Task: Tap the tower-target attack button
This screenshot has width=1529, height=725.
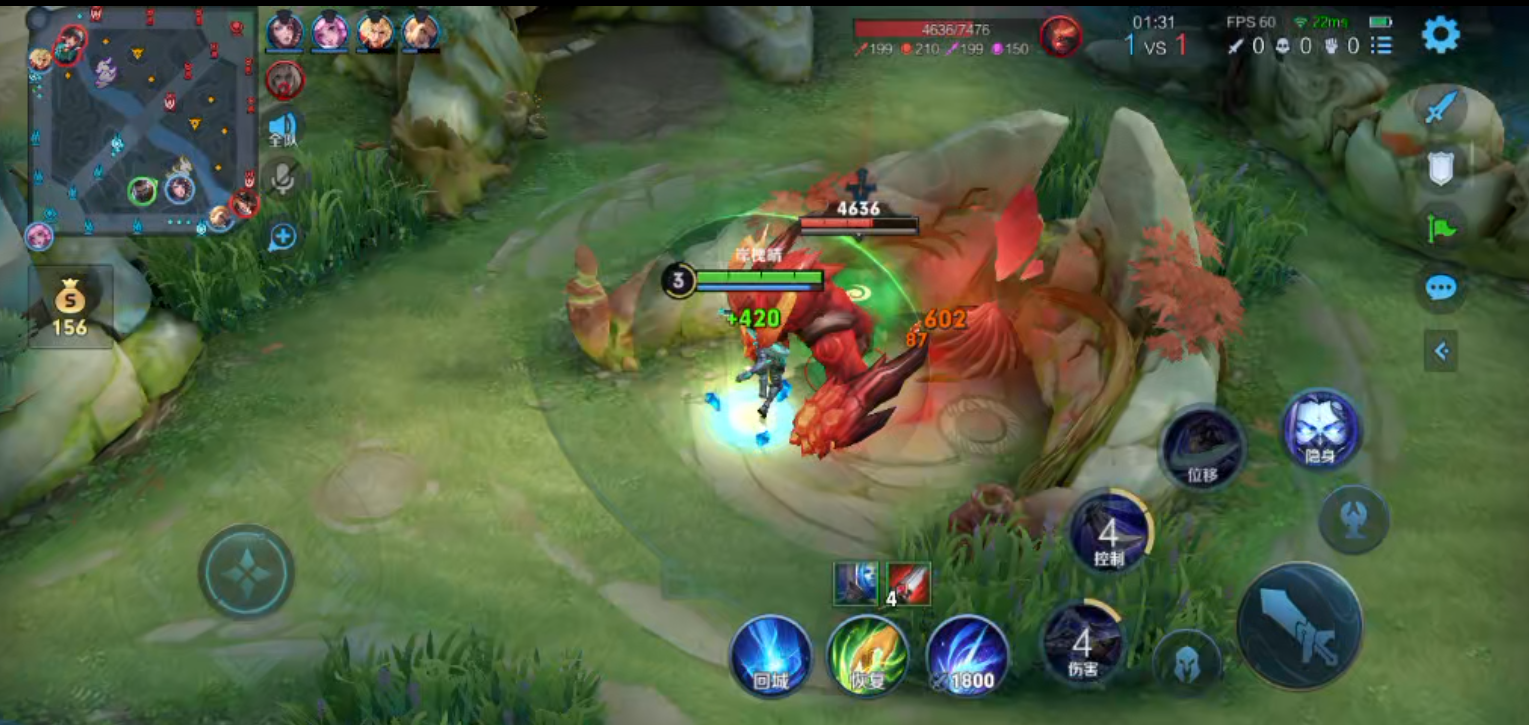Action: (x=1353, y=519)
